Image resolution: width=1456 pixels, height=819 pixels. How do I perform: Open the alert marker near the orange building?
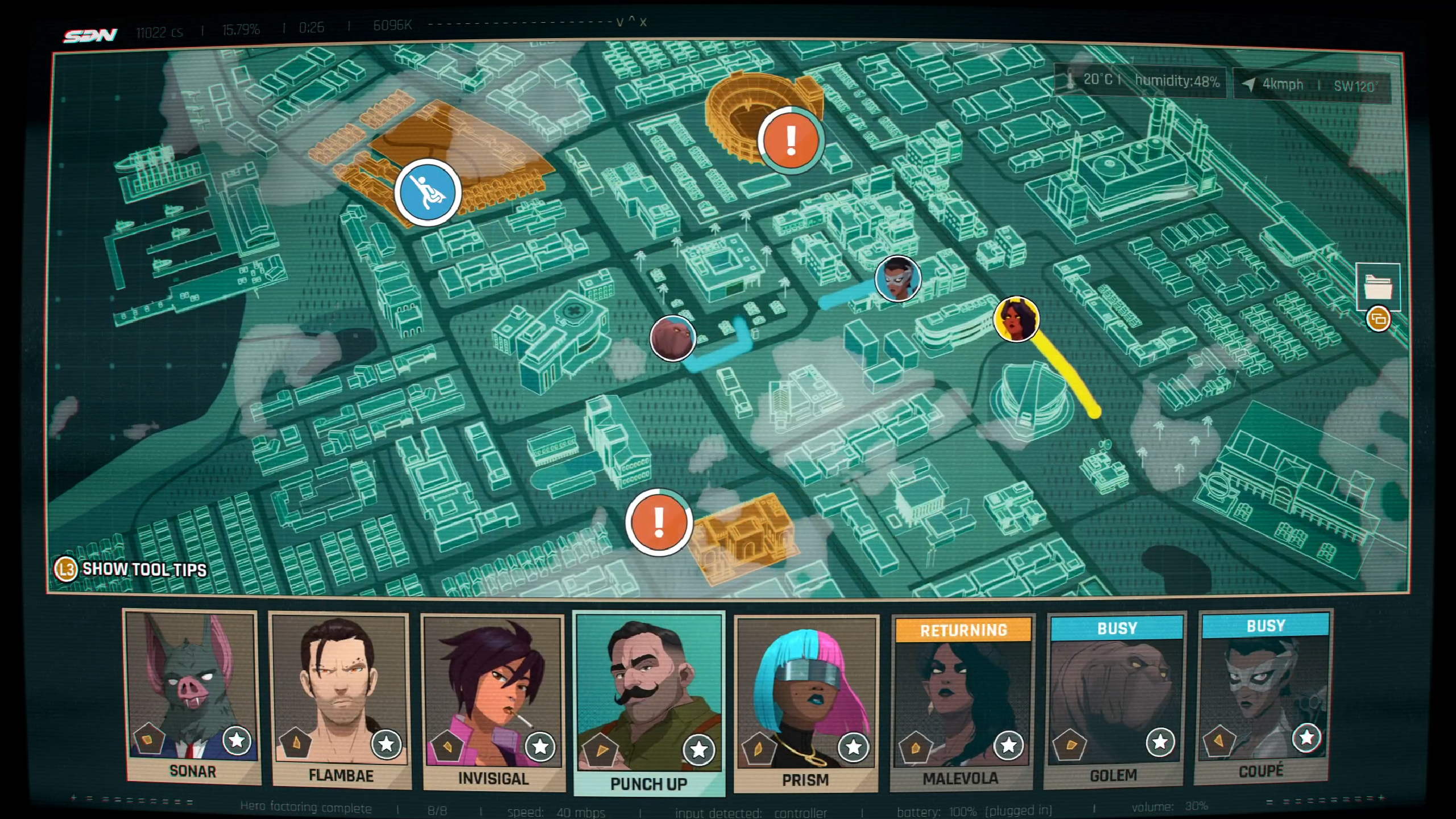[659, 522]
